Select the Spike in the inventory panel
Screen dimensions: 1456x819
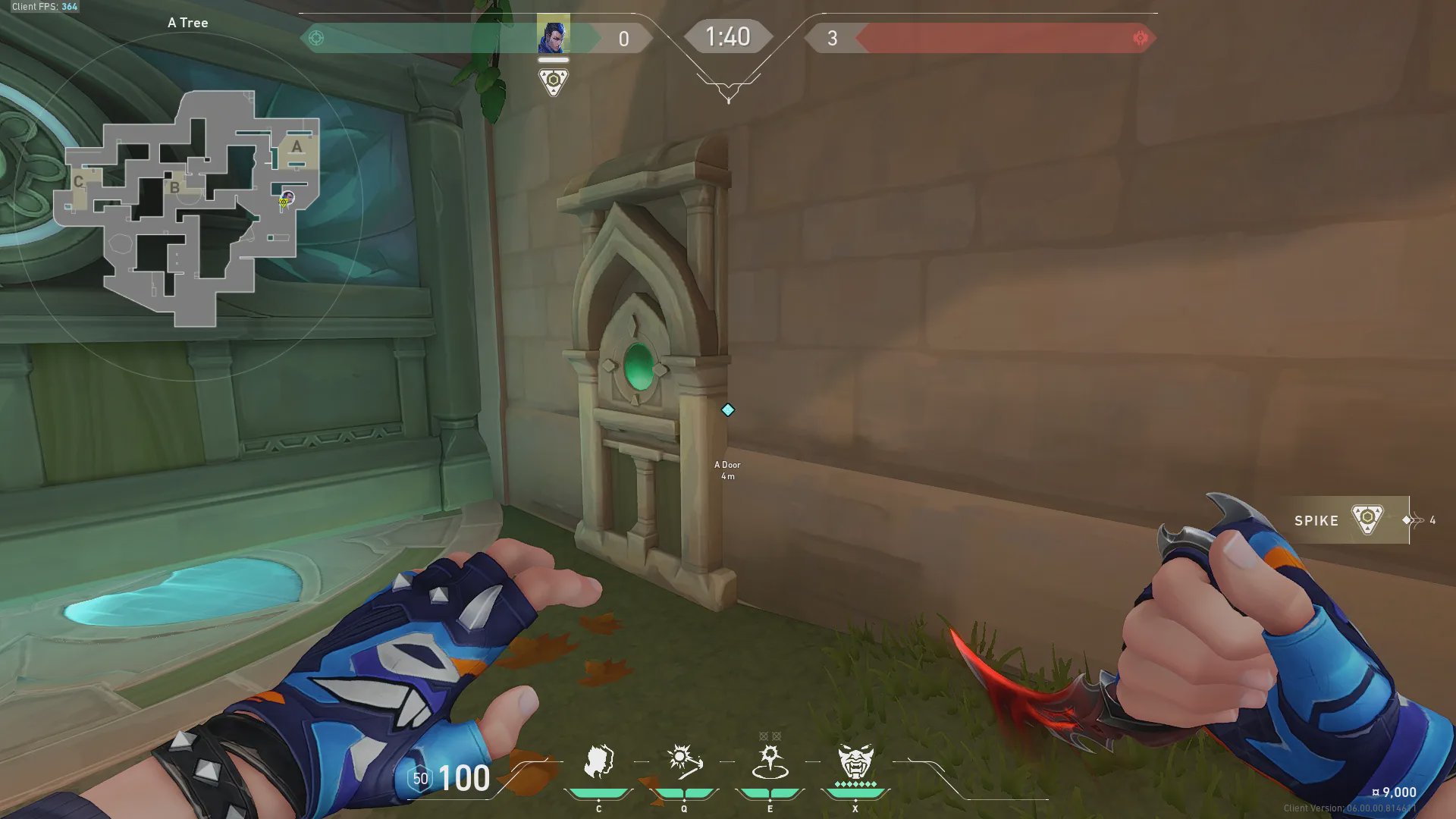point(1342,520)
